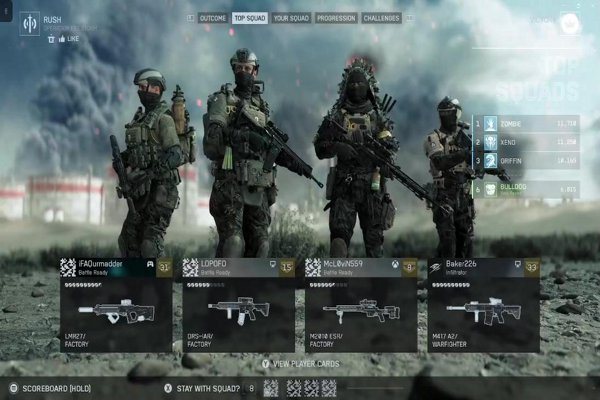Show the Progression tab
600x400 pixels.
pyautogui.click(x=336, y=18)
